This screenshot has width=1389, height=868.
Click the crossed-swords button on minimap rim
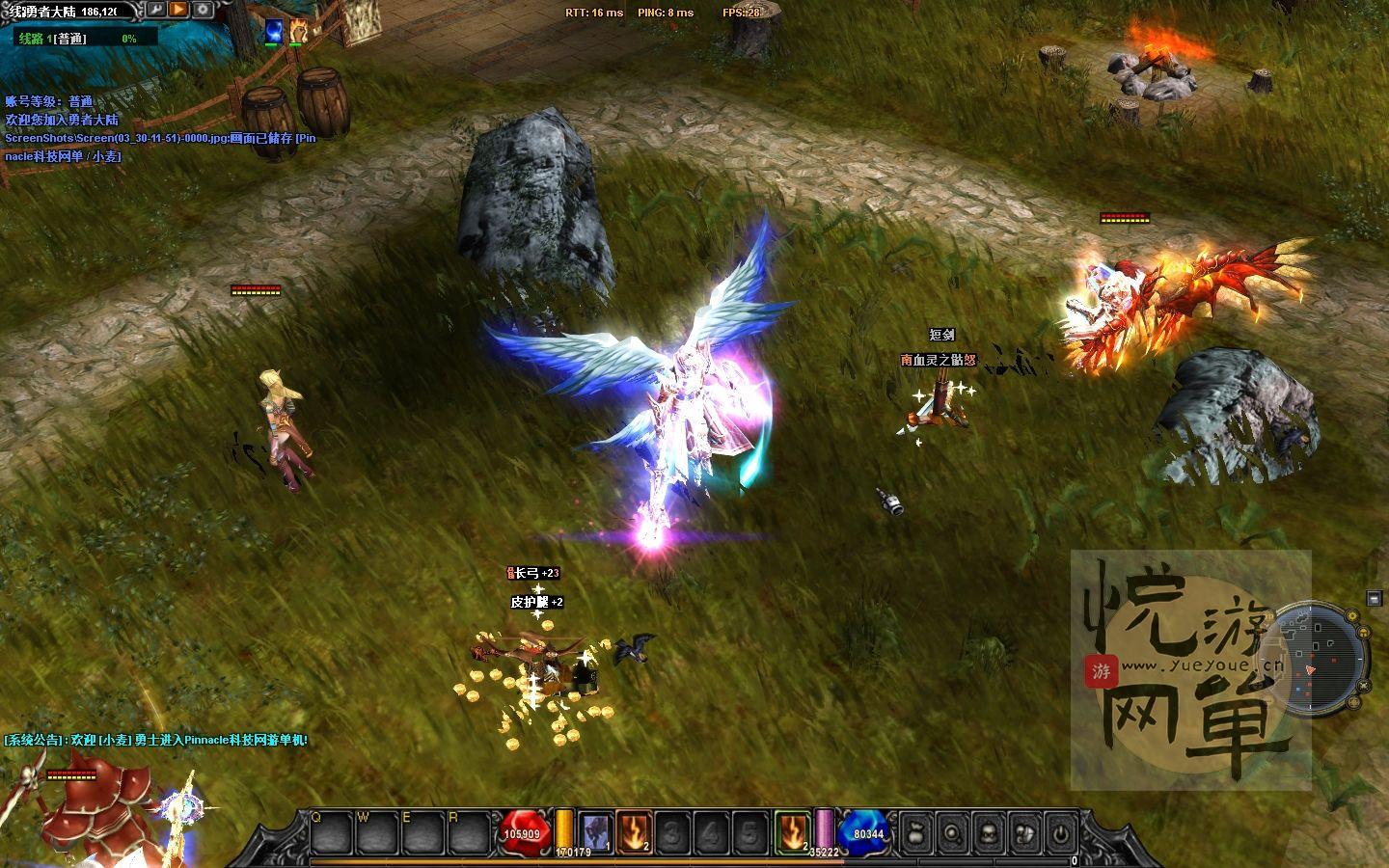[1366, 683]
